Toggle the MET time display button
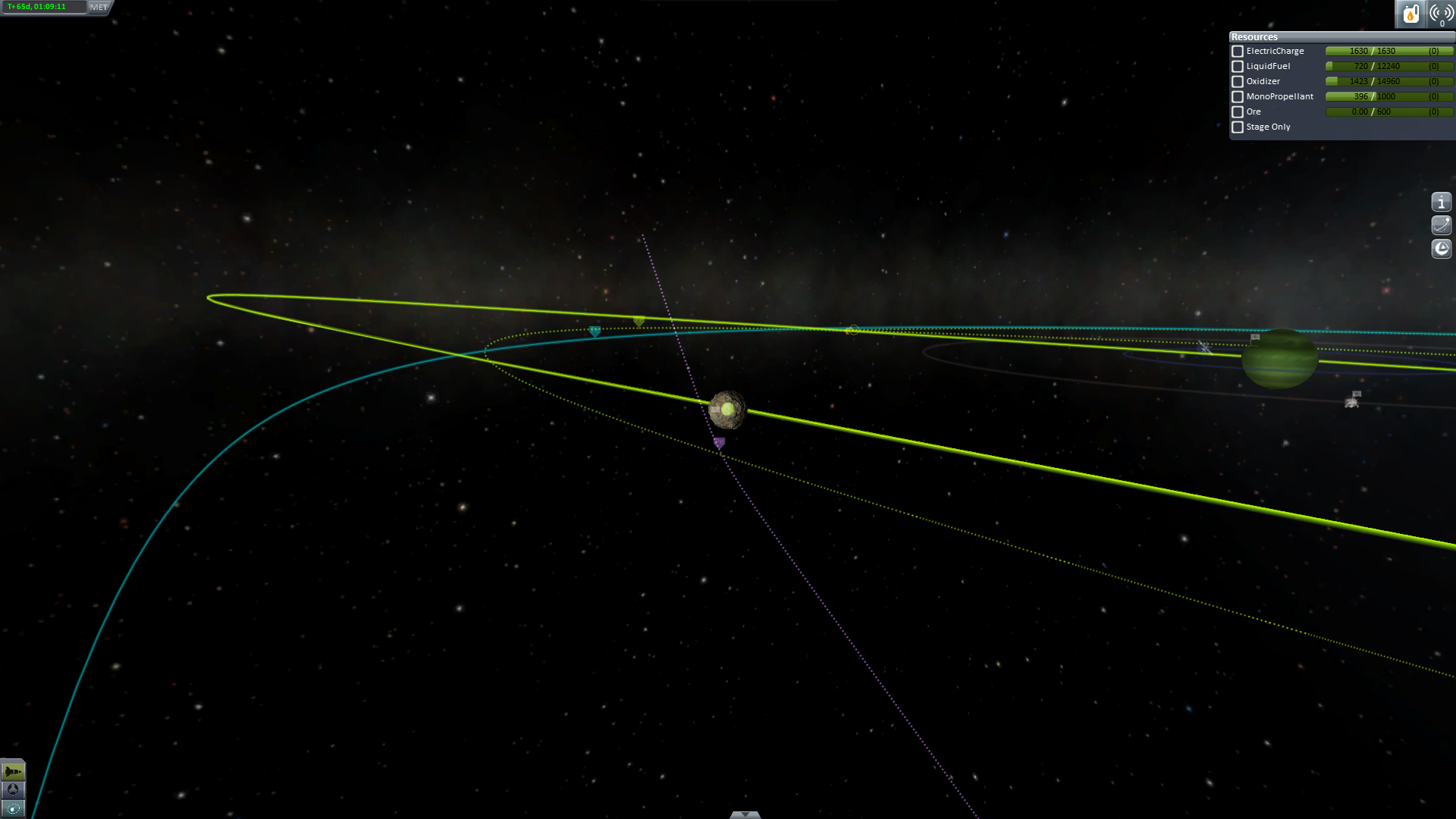Image resolution: width=1456 pixels, height=819 pixels. (x=99, y=7)
